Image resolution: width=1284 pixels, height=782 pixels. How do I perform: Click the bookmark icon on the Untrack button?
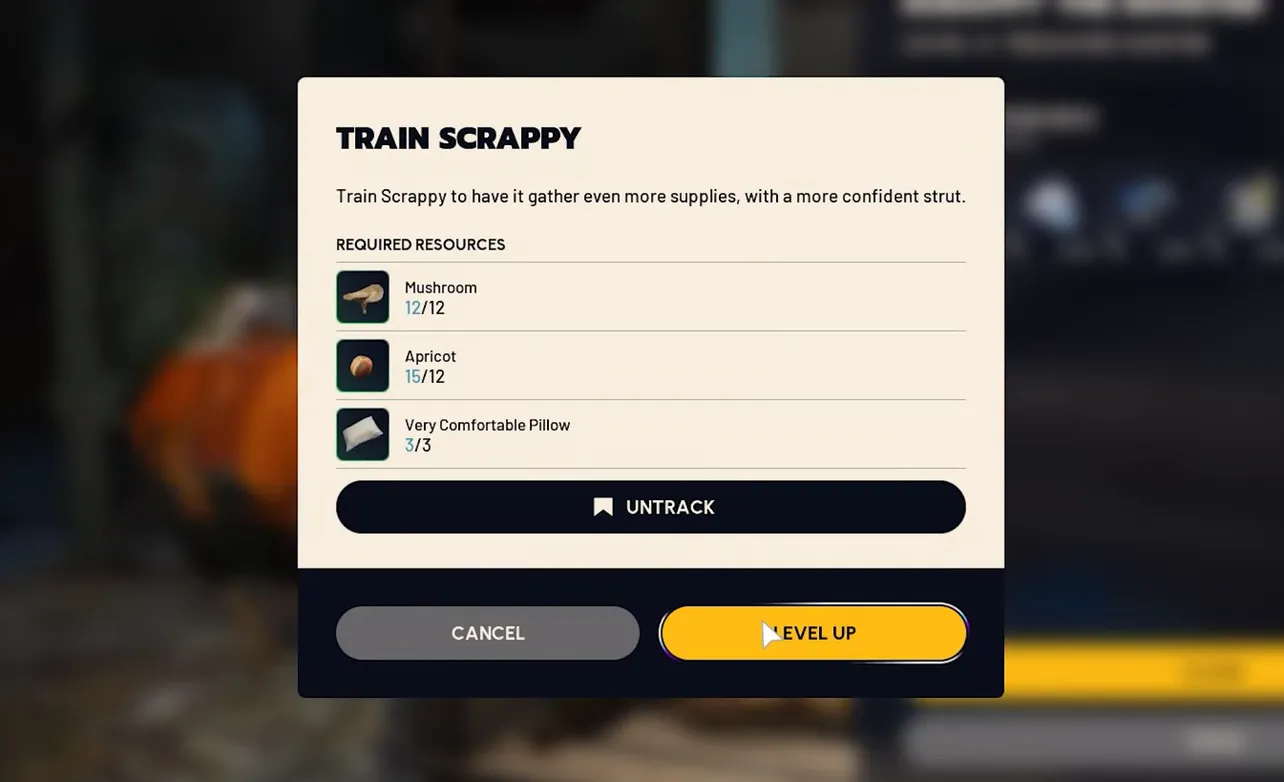[x=602, y=506]
